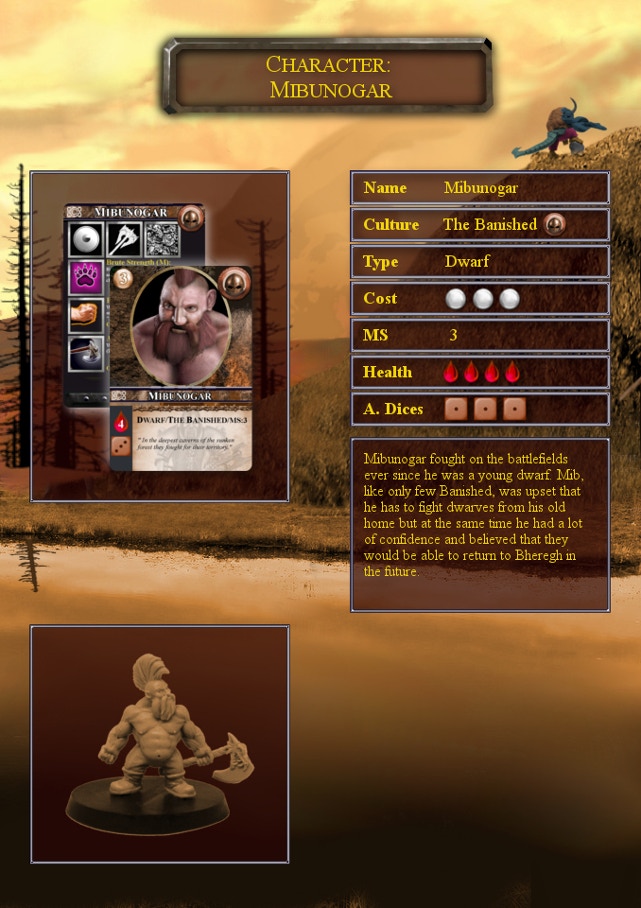Open the dwarf miniature figure thumbnail
The width and height of the screenshot is (641, 908).
pyautogui.click(x=160, y=743)
